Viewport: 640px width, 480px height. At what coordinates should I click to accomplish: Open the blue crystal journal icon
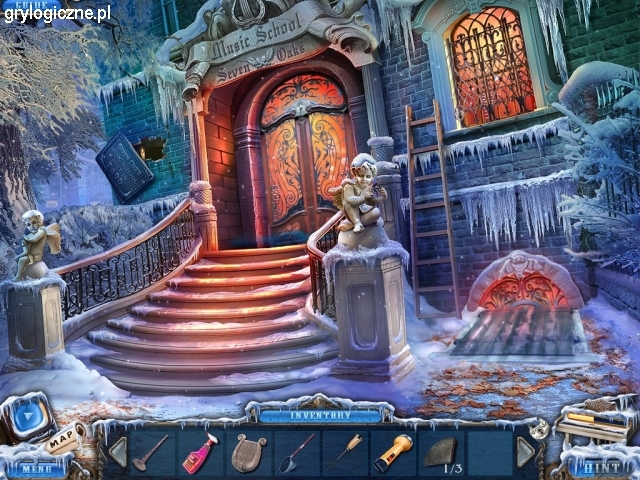26,418
